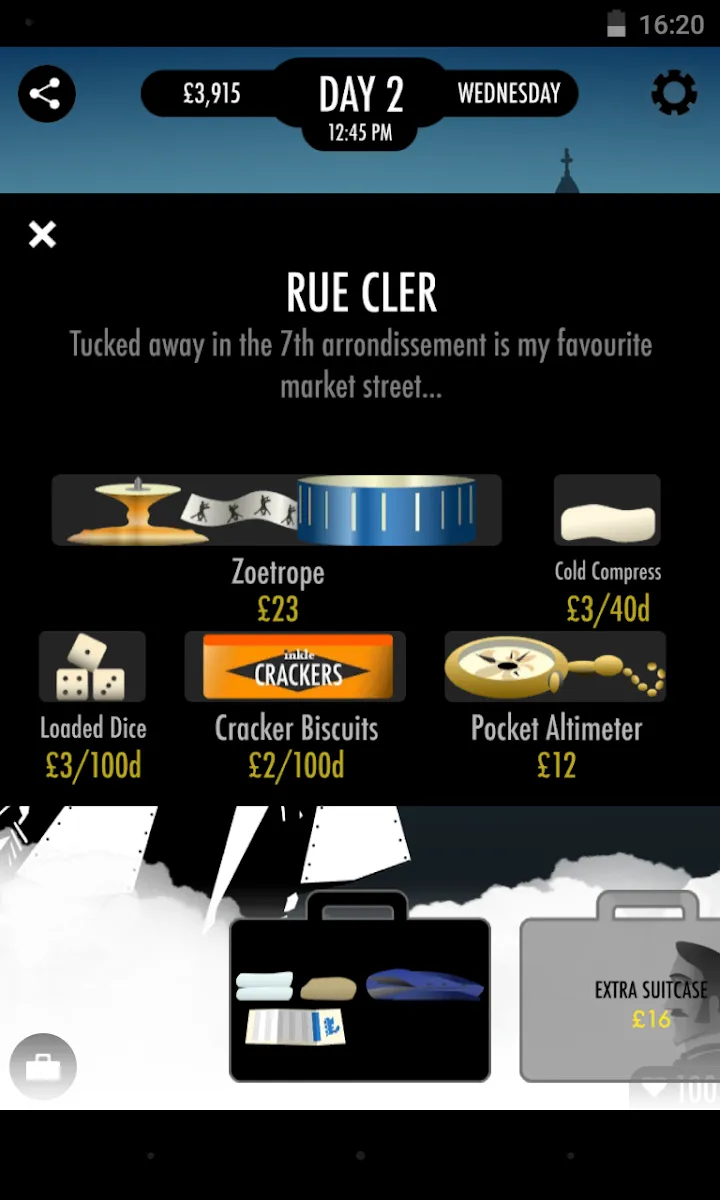Select the blue item in the suitcase
This screenshot has width=720, height=1200.
coord(424,985)
